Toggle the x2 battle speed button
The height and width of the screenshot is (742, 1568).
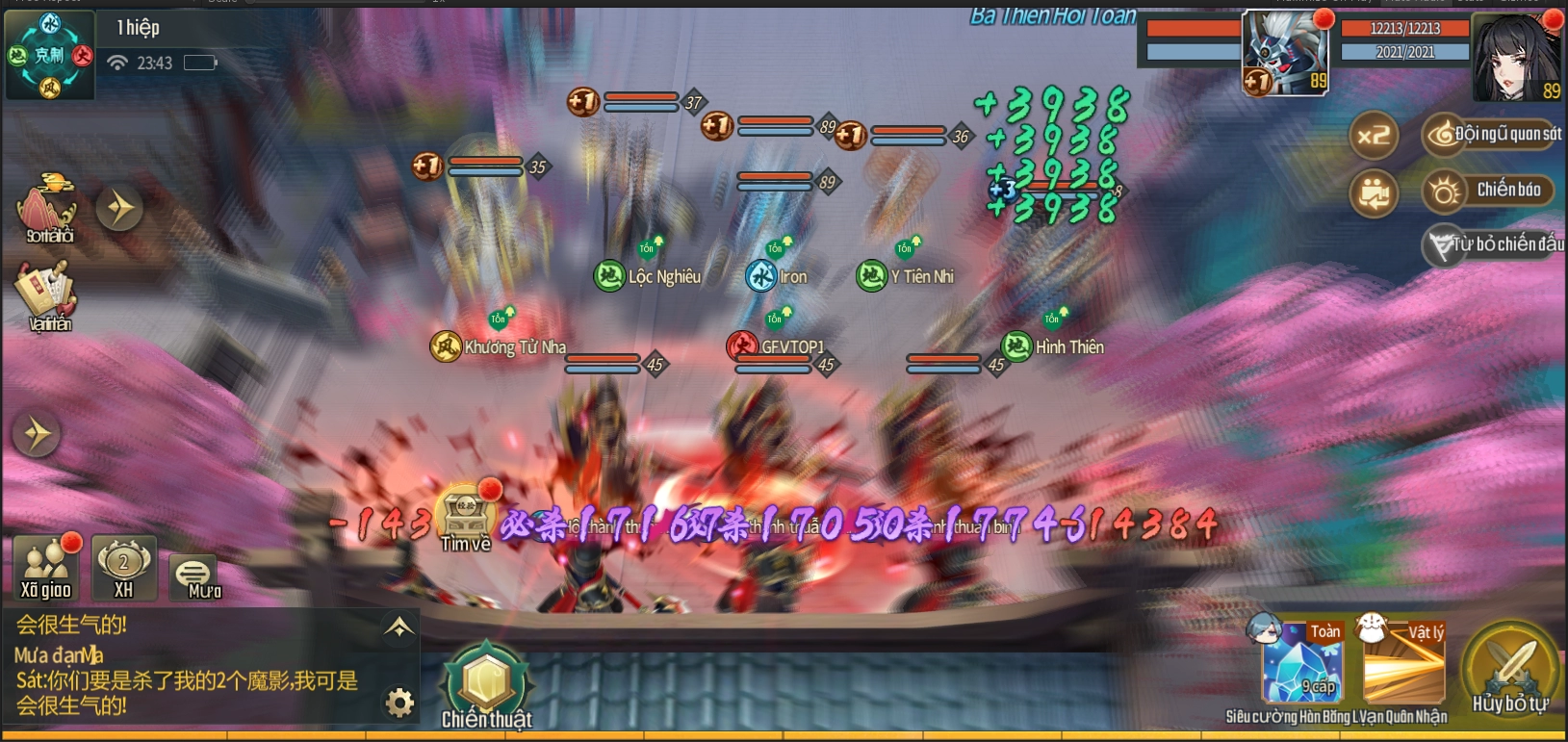1373,136
